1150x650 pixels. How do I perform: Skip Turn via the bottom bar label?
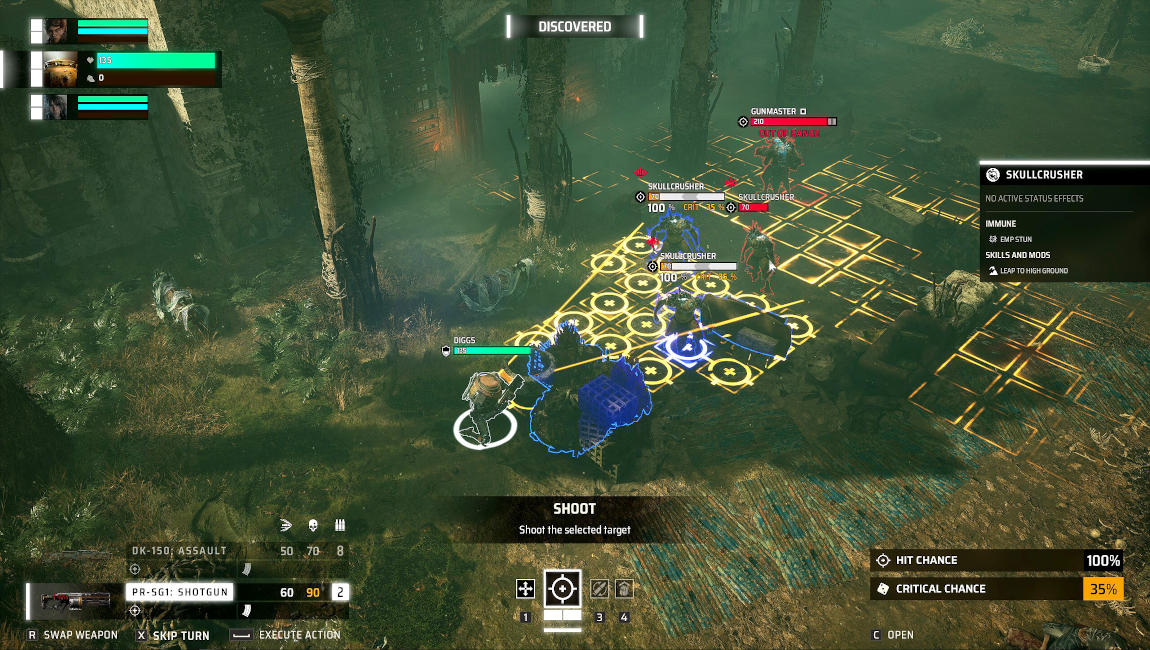pyautogui.click(x=180, y=635)
